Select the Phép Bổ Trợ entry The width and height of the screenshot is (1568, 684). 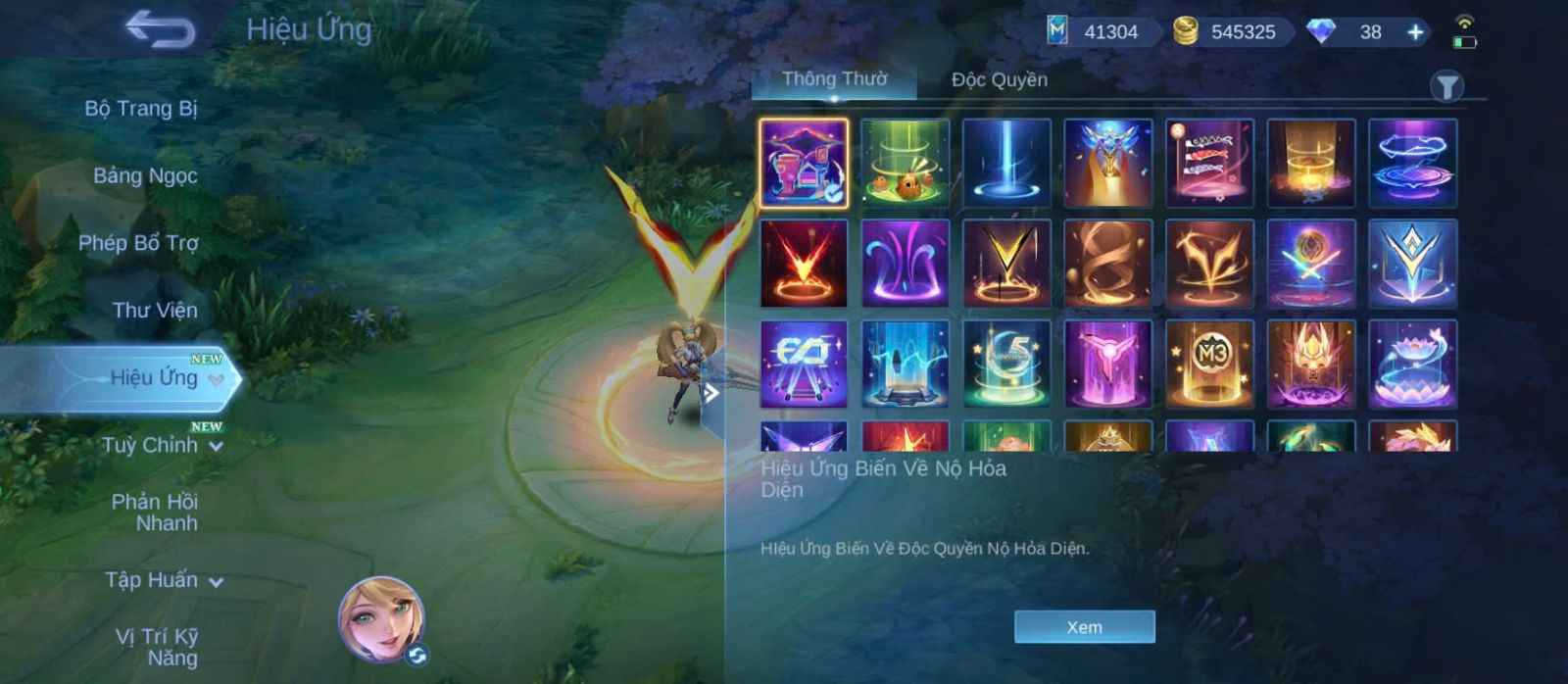point(138,242)
